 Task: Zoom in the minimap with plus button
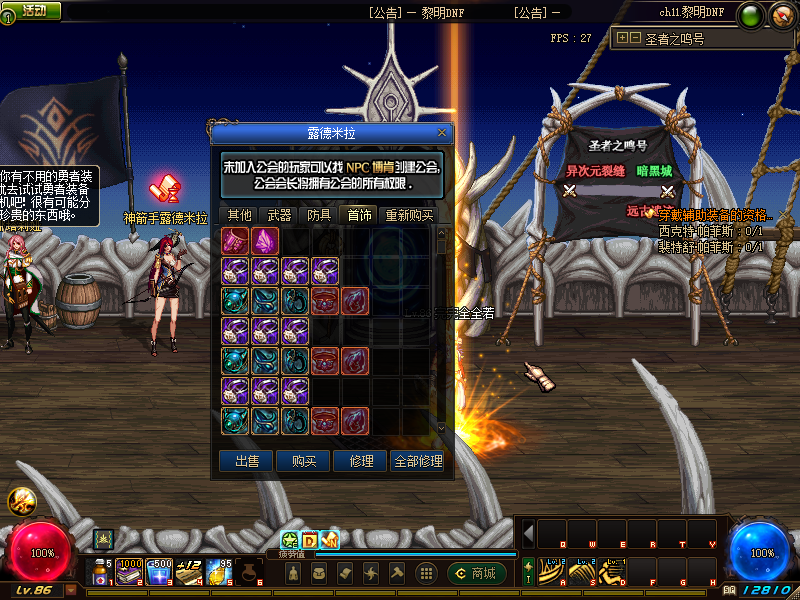pyautogui.click(x=623, y=38)
